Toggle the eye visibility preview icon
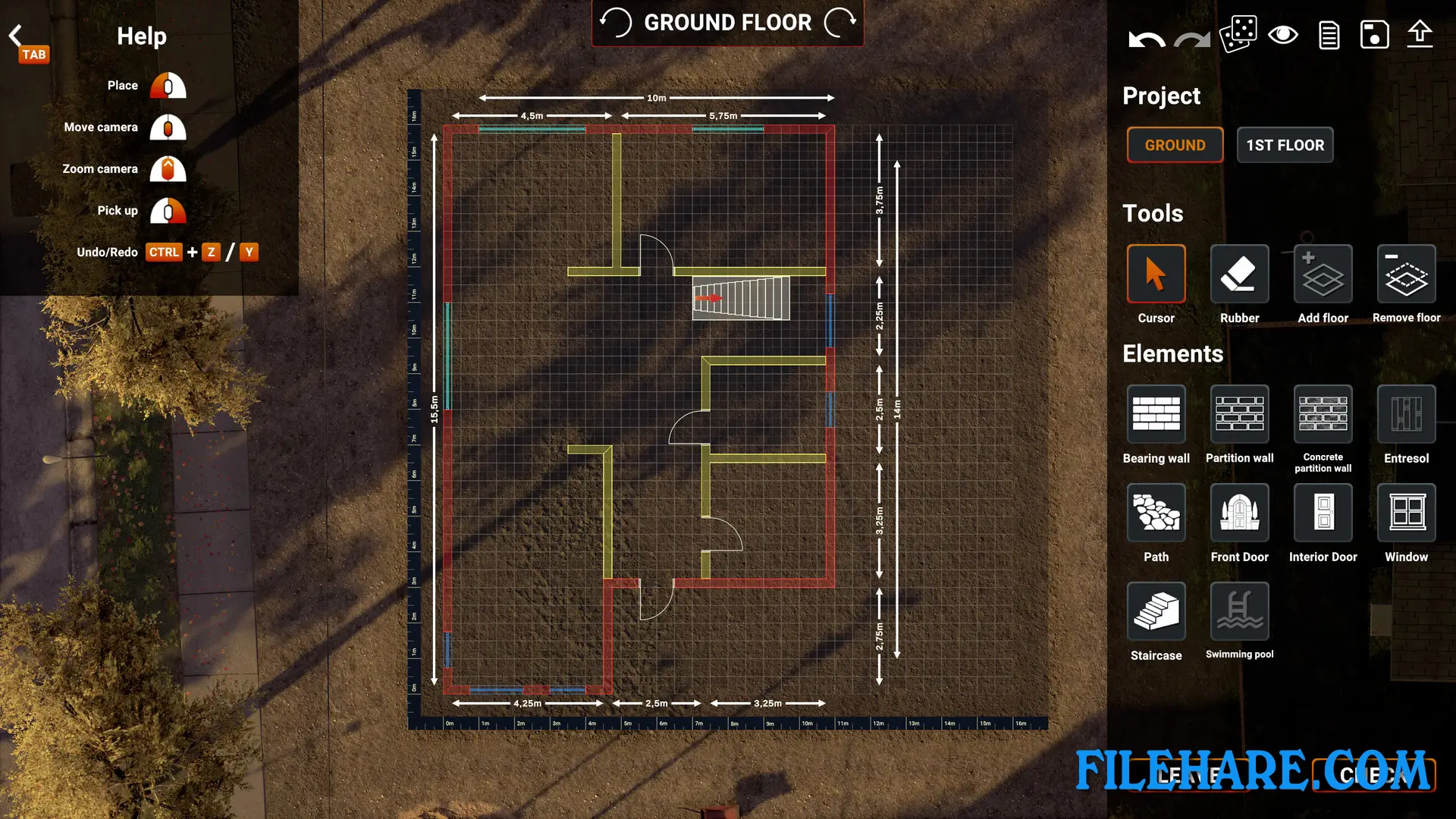Image resolution: width=1456 pixels, height=819 pixels. tap(1283, 34)
